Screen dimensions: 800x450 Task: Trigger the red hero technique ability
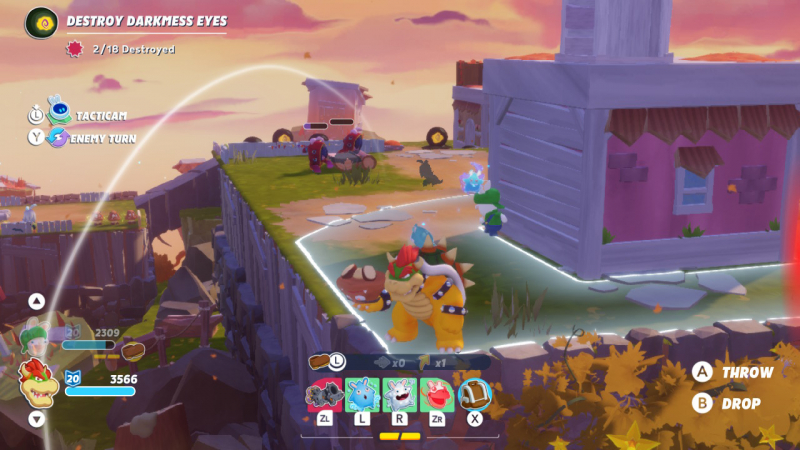[437, 394]
